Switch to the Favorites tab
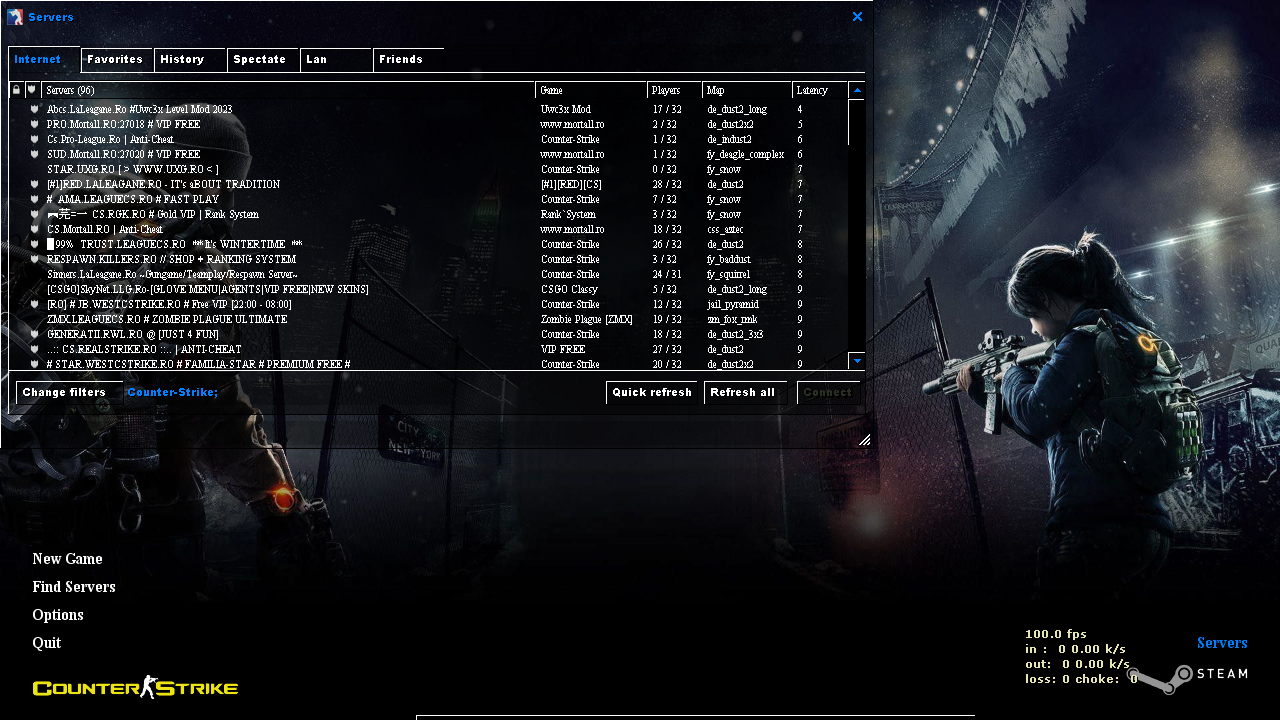1280x720 pixels. (116, 59)
